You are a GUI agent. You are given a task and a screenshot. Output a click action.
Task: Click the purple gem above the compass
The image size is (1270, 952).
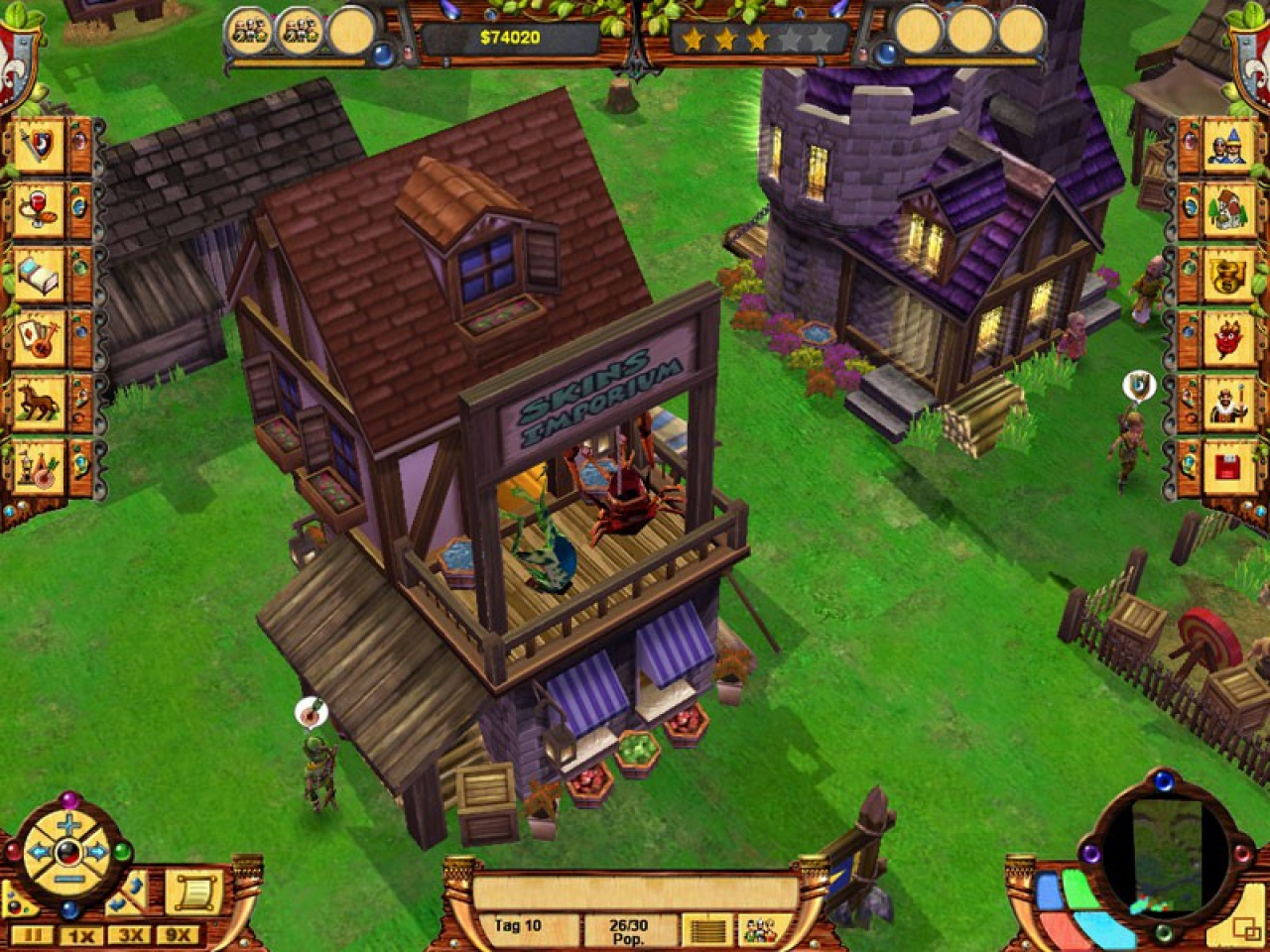click(69, 797)
